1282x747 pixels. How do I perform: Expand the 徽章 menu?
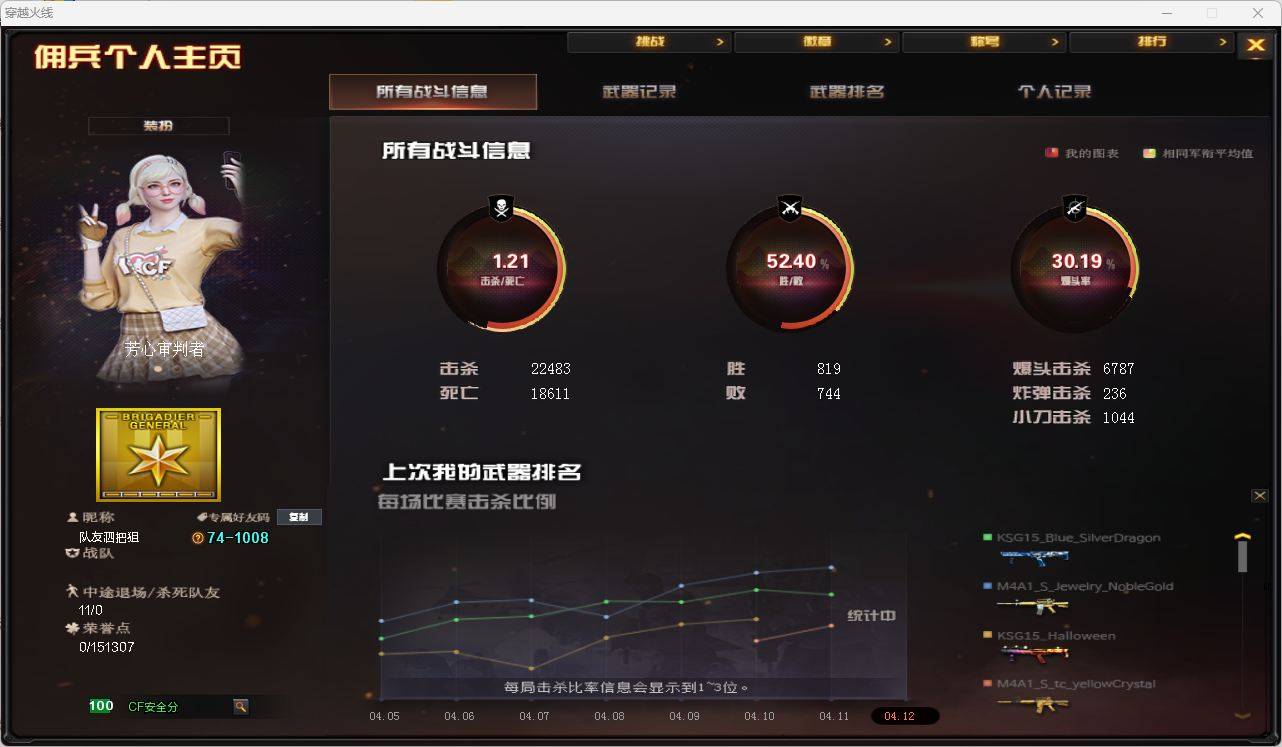(818, 42)
